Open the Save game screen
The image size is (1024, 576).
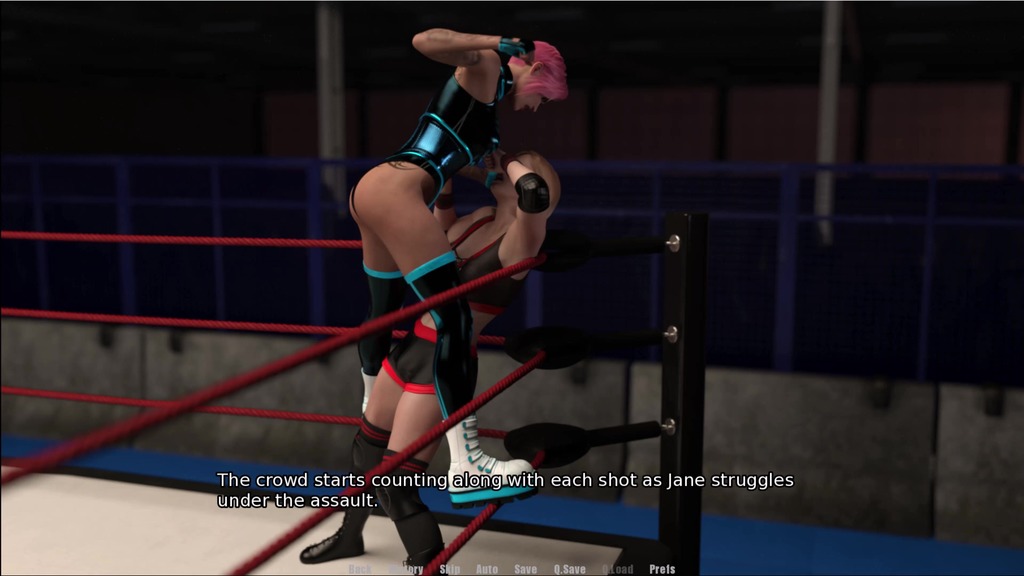525,569
